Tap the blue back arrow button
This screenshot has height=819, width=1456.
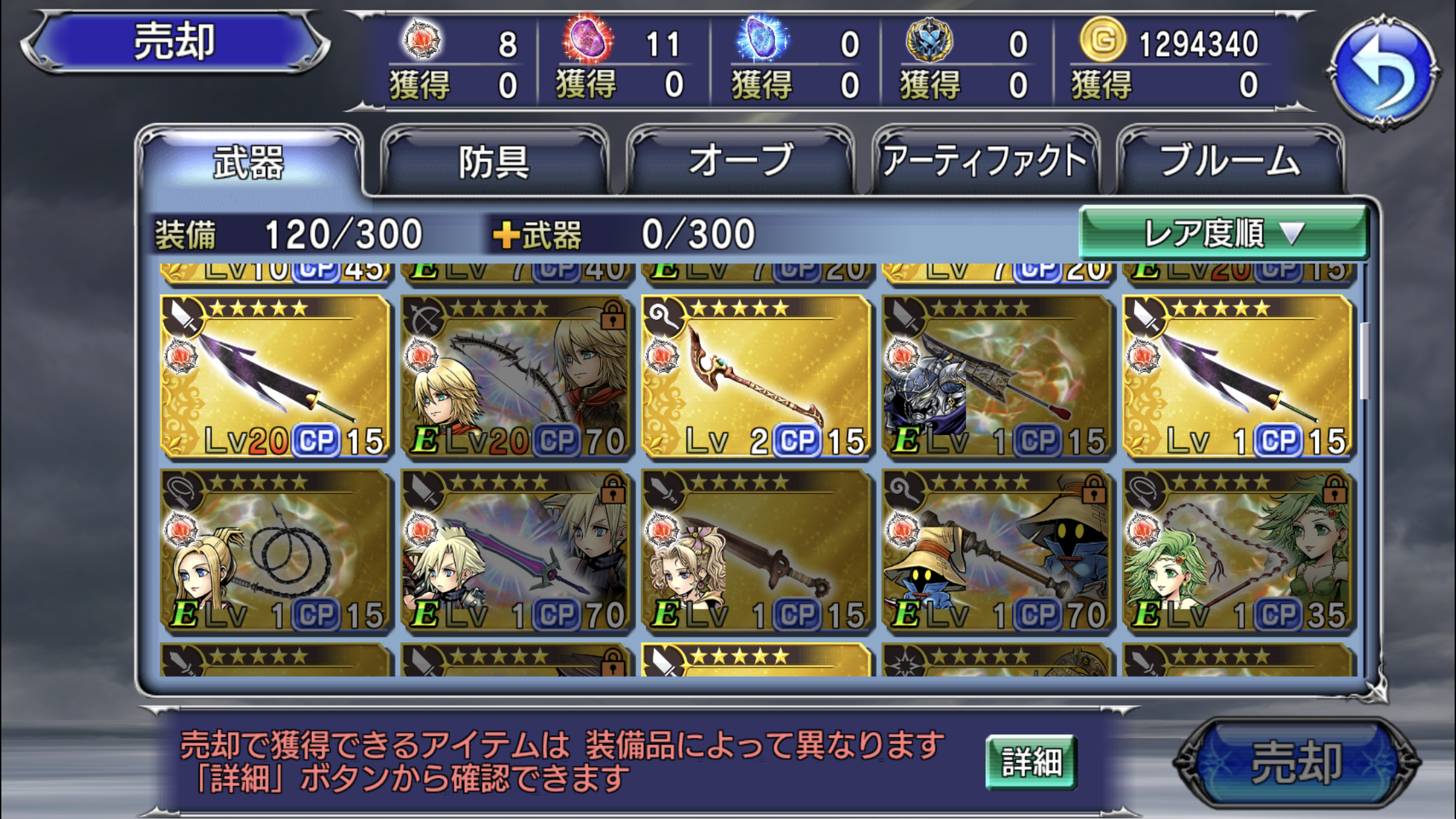click(1382, 71)
